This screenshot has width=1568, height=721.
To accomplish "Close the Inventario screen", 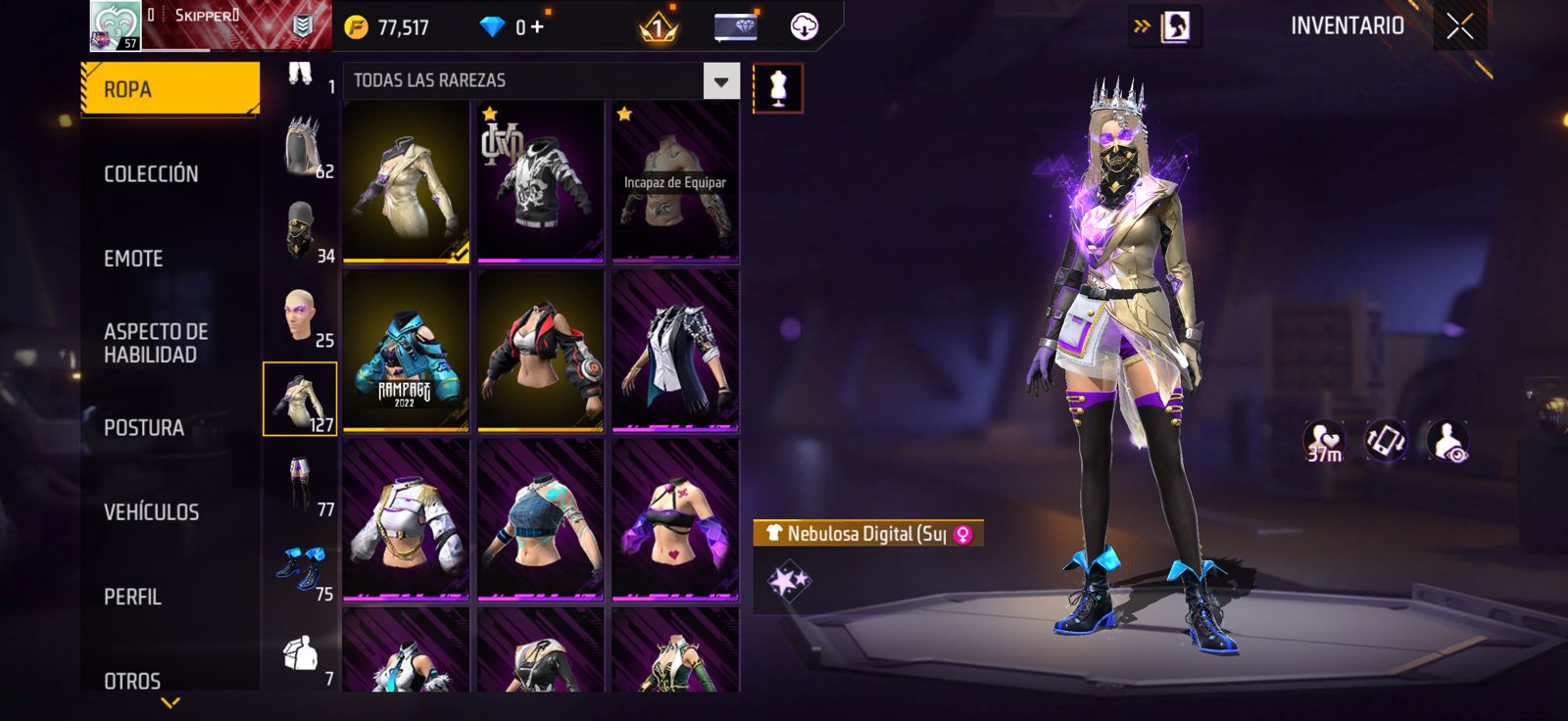I will pyautogui.click(x=1459, y=27).
